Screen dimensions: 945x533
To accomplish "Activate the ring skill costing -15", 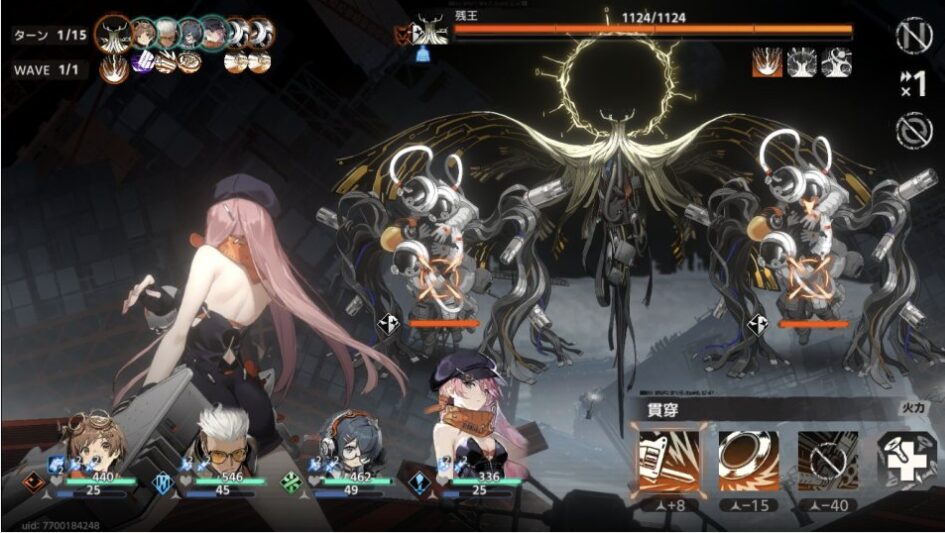I will [x=748, y=459].
